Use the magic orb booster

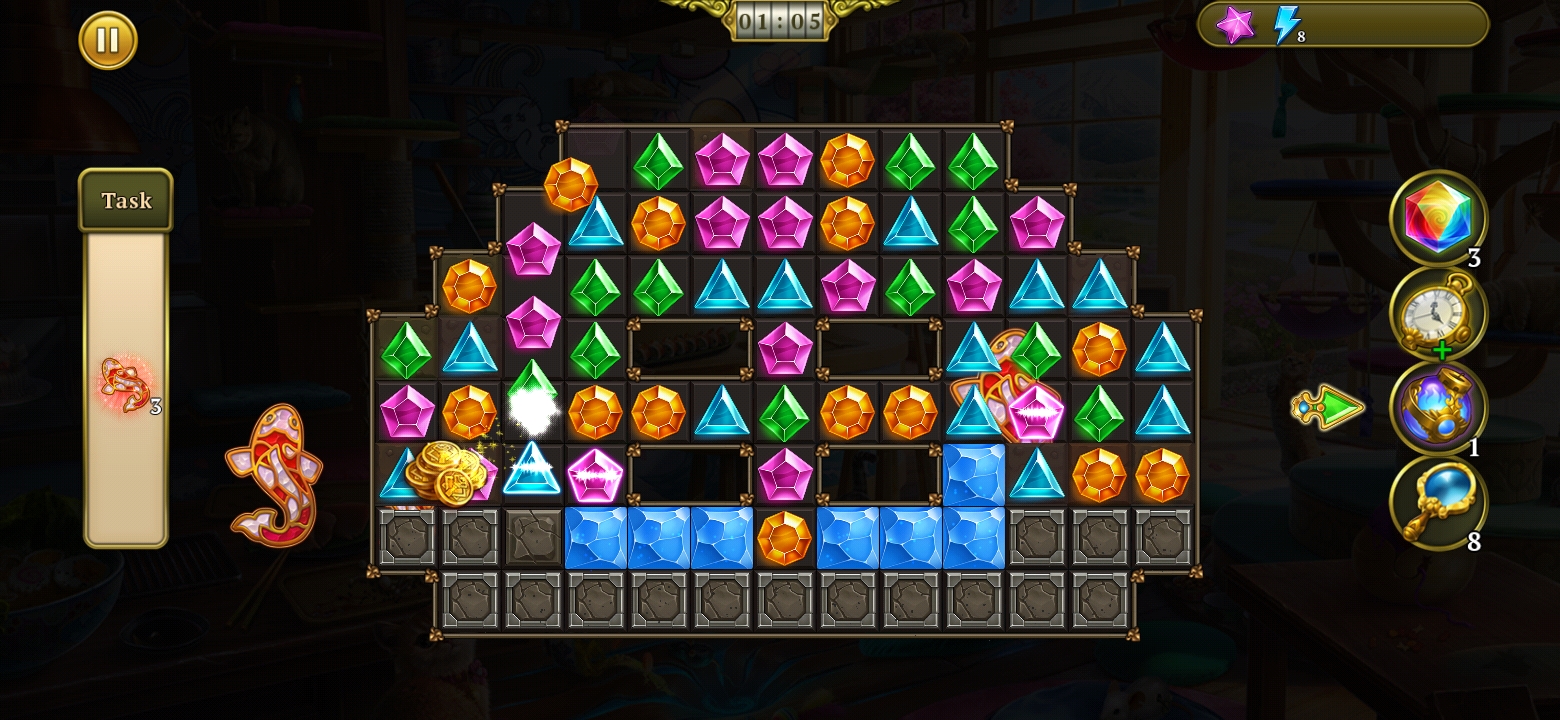1438,406
